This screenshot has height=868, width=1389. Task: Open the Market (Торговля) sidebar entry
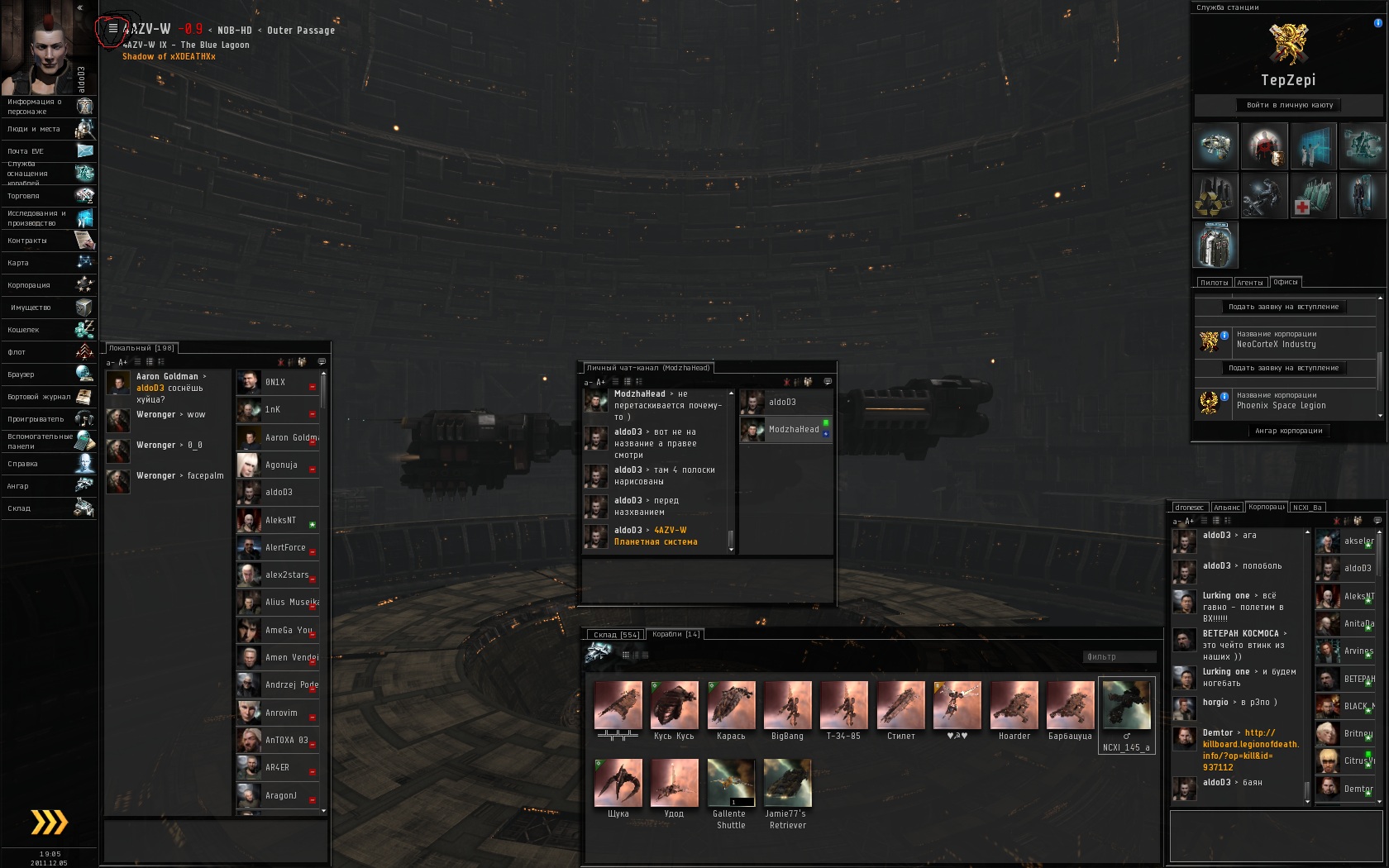[48, 196]
